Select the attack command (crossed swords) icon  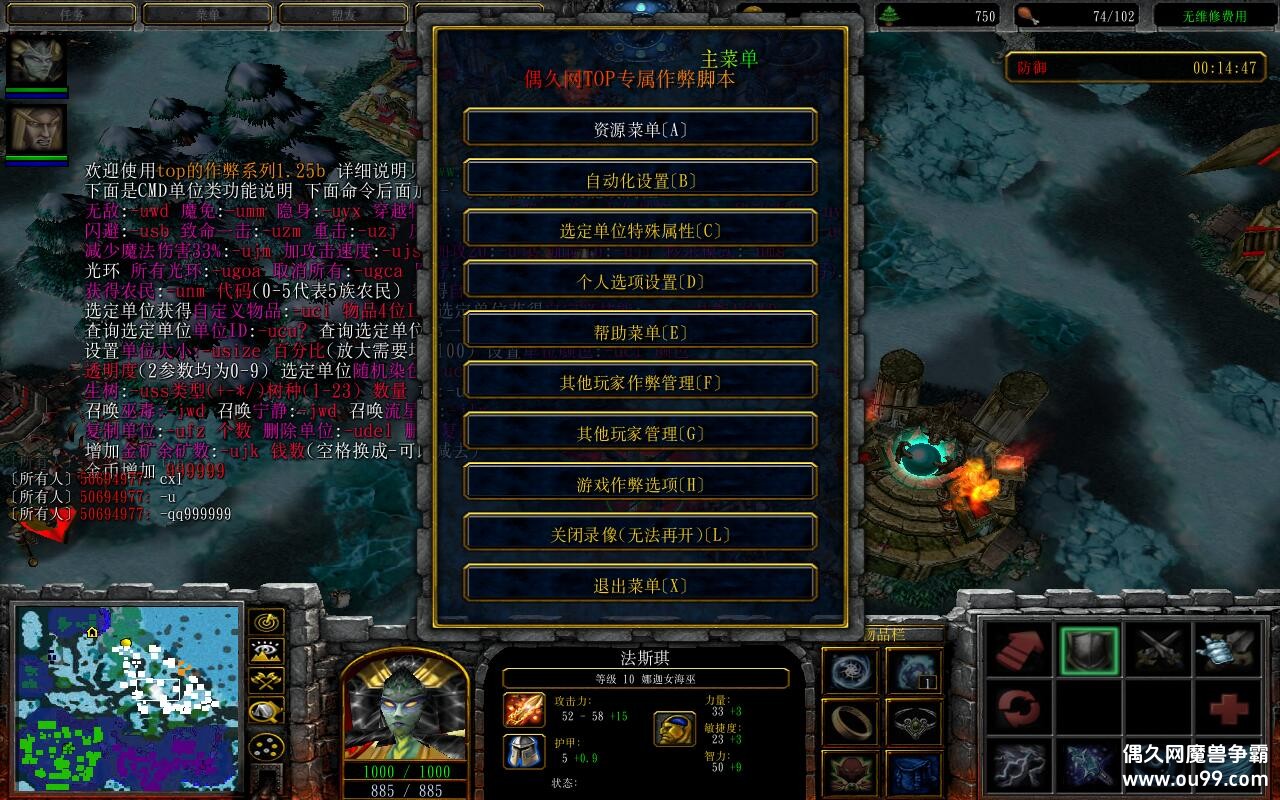(x=1160, y=650)
